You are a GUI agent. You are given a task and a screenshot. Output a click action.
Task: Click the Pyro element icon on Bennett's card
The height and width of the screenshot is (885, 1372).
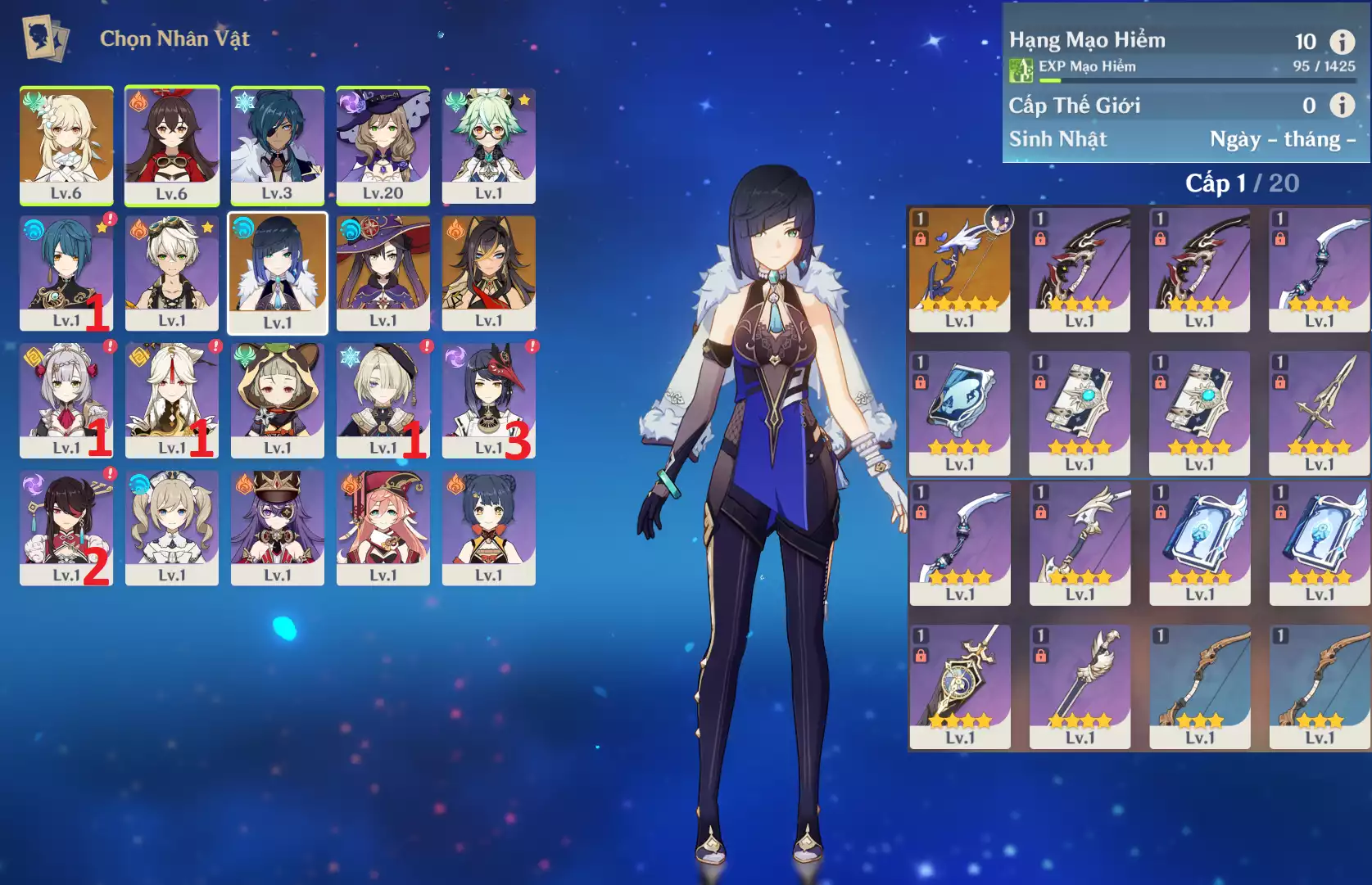(138, 228)
